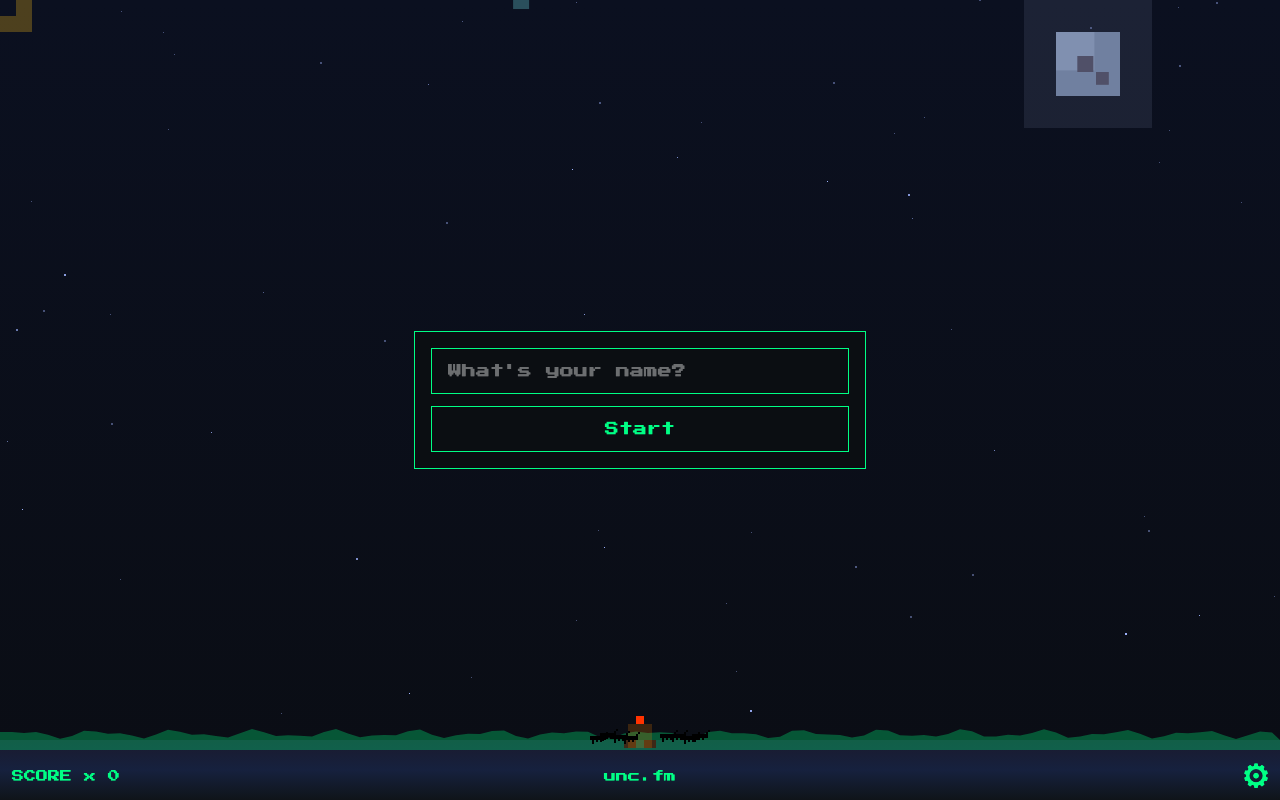Click inside the What's your name field

point(640,371)
